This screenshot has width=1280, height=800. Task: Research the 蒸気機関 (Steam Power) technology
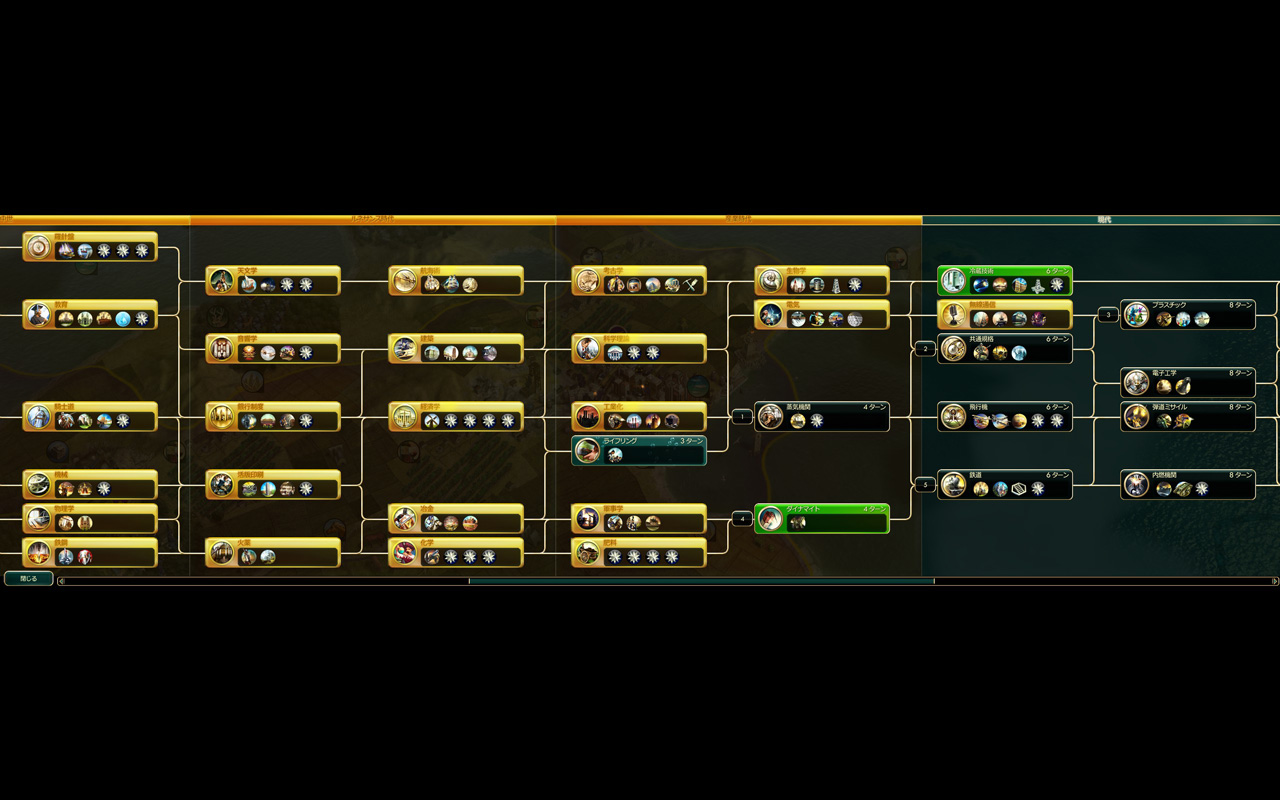pyautogui.click(x=822, y=417)
